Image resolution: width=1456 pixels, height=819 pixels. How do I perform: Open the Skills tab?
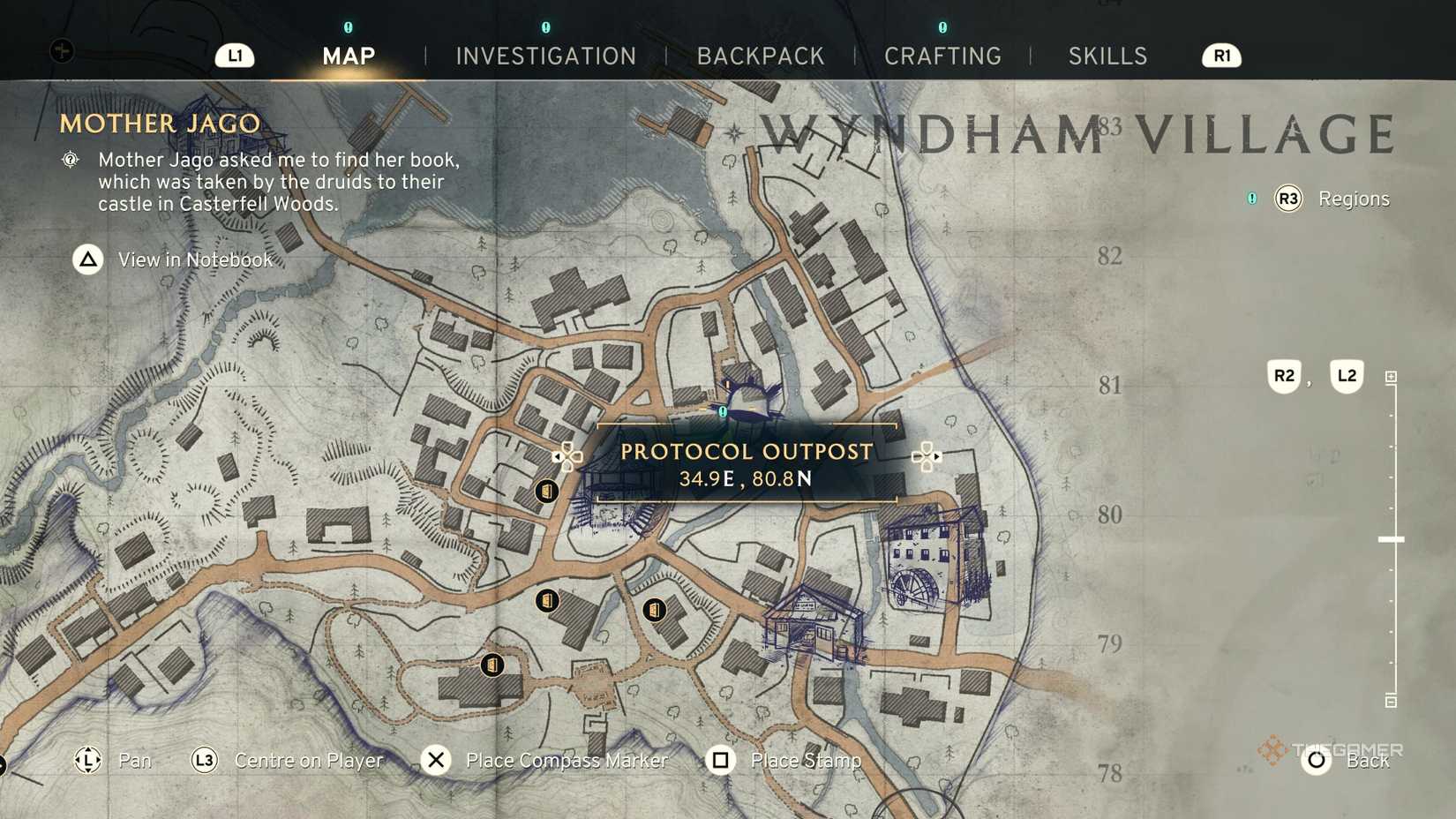(1107, 56)
